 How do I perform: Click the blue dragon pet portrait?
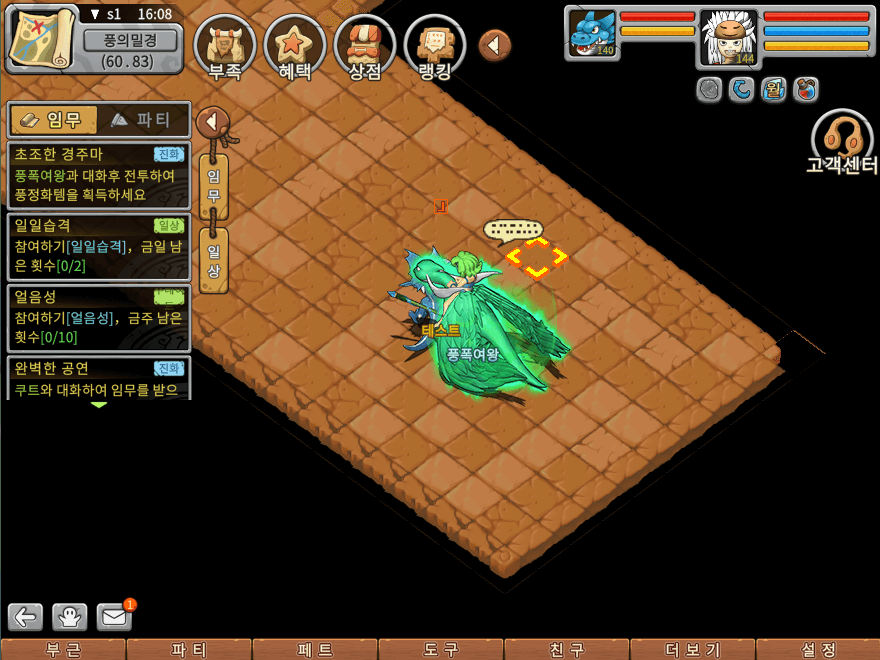(x=592, y=33)
